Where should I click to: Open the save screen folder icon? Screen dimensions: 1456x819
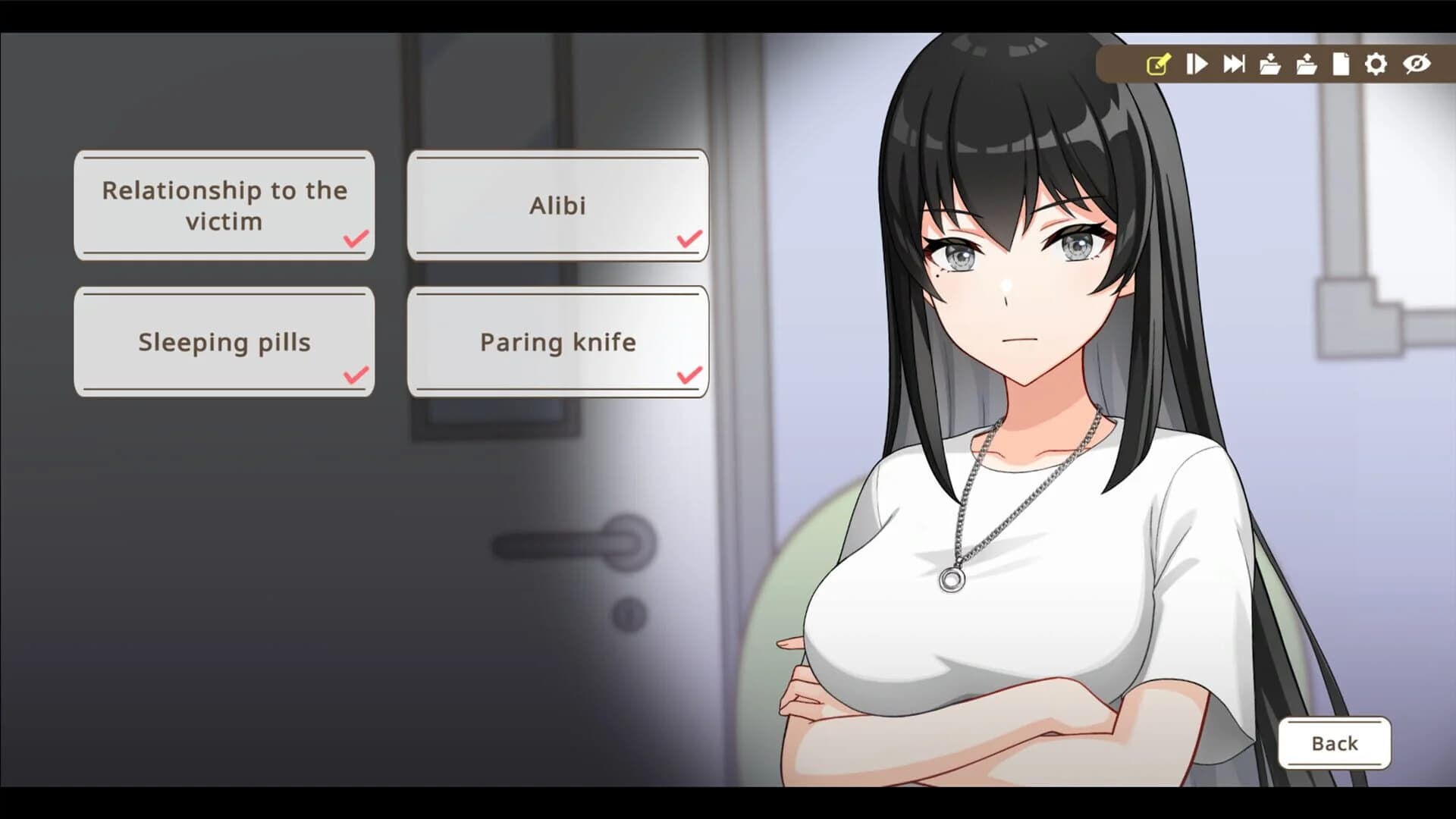[1272, 64]
